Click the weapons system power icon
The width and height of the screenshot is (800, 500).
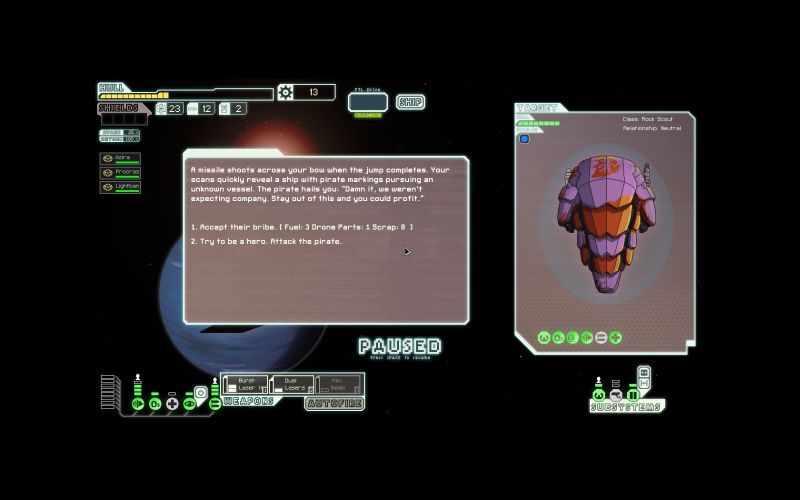(214, 403)
